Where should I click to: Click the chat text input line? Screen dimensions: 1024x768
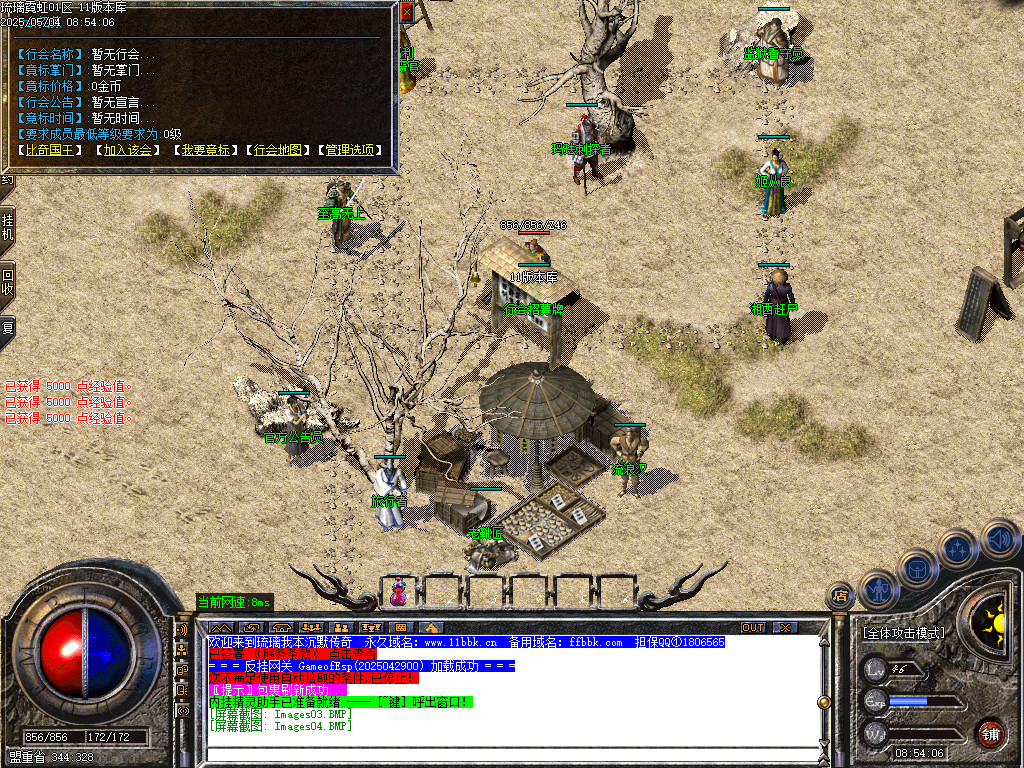510,751
